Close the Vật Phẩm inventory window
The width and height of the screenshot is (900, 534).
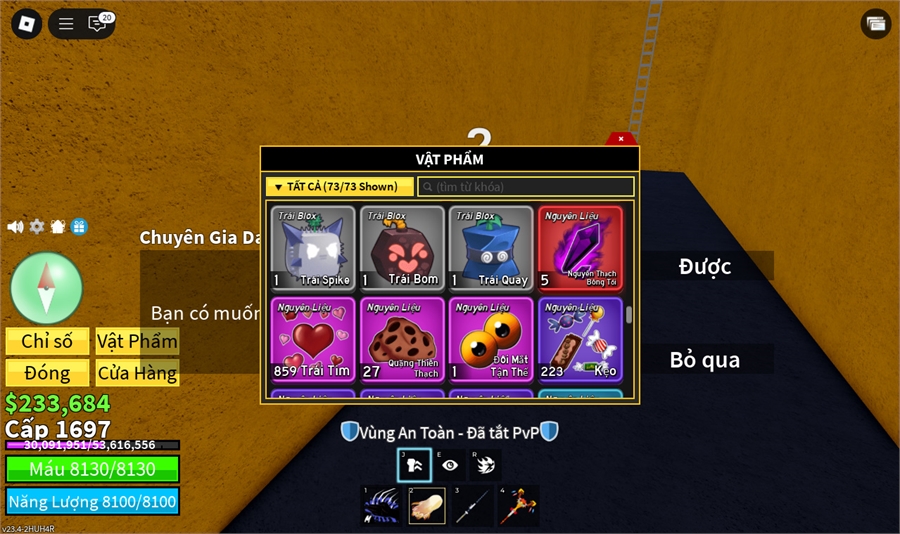pyautogui.click(x=621, y=139)
